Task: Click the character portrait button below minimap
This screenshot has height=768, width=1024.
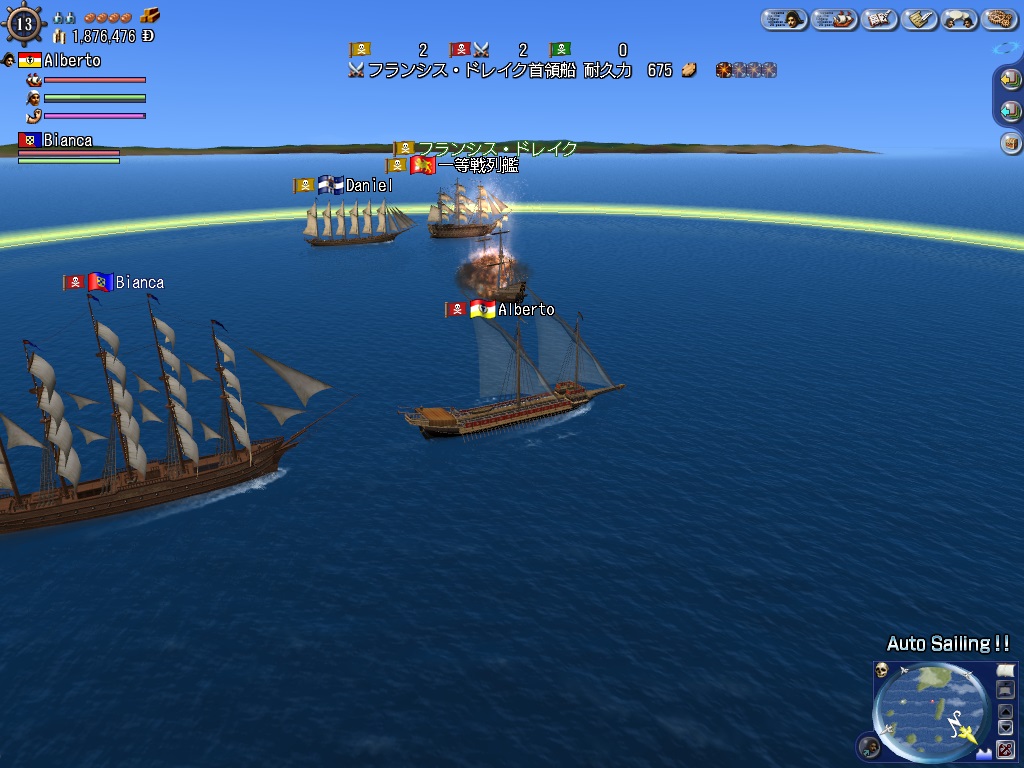Action: (869, 747)
